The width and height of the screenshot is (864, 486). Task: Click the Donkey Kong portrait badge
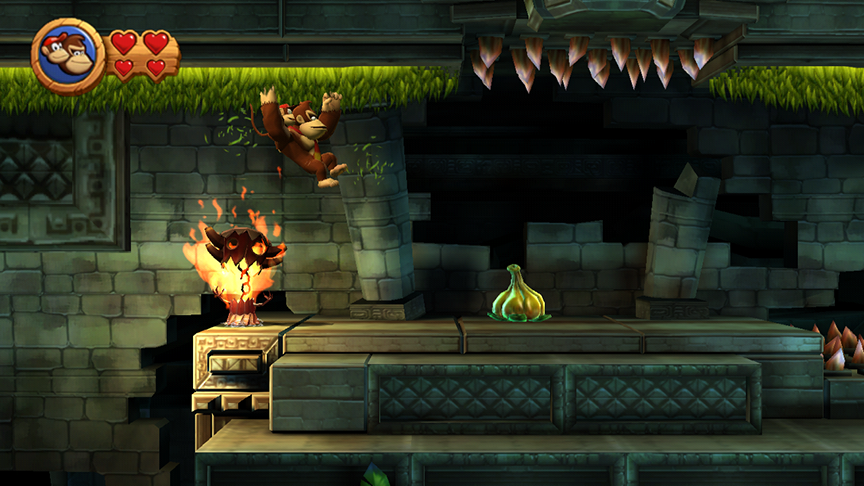coord(68,56)
